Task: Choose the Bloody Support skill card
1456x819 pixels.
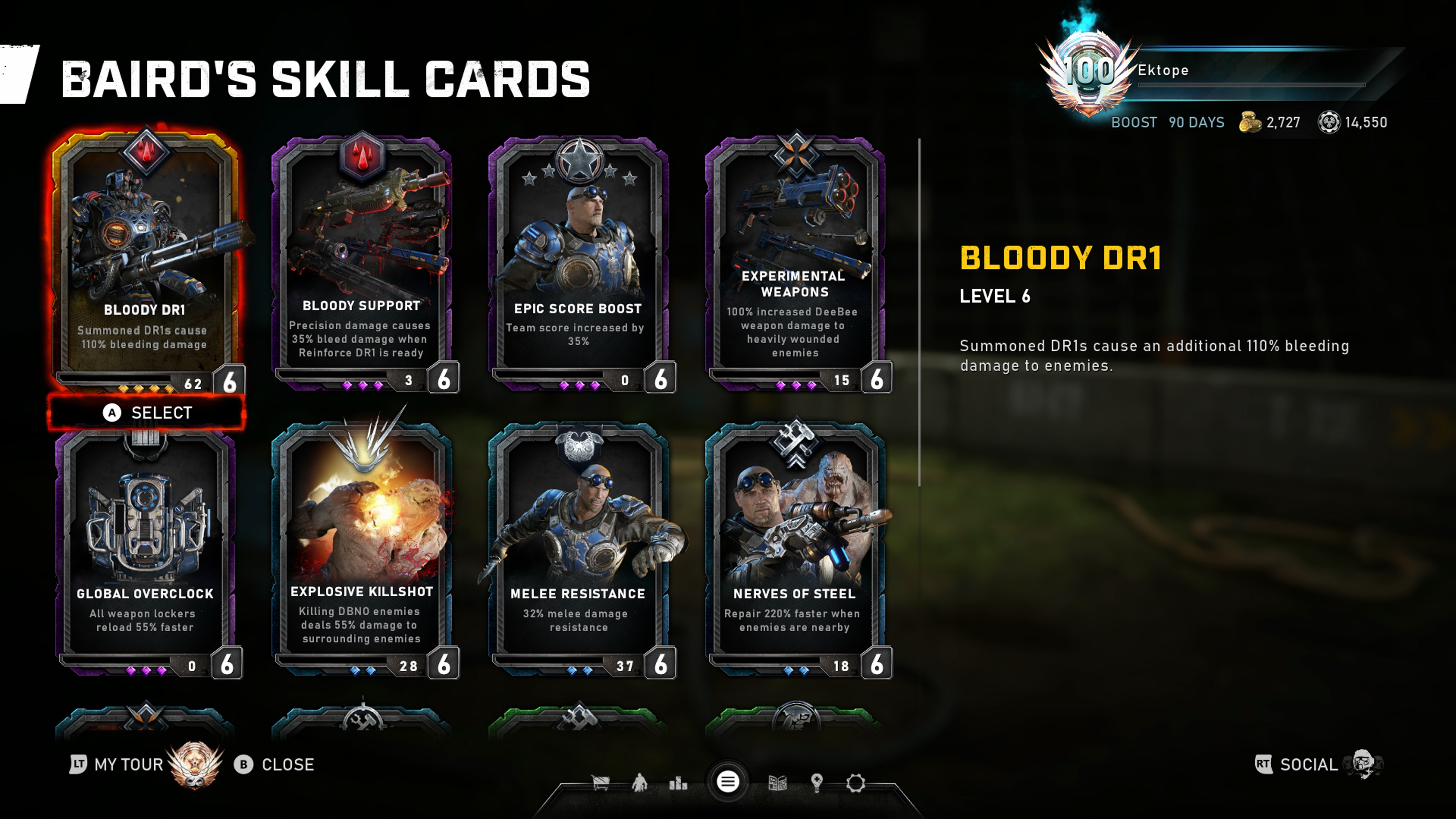Action: 362,260
